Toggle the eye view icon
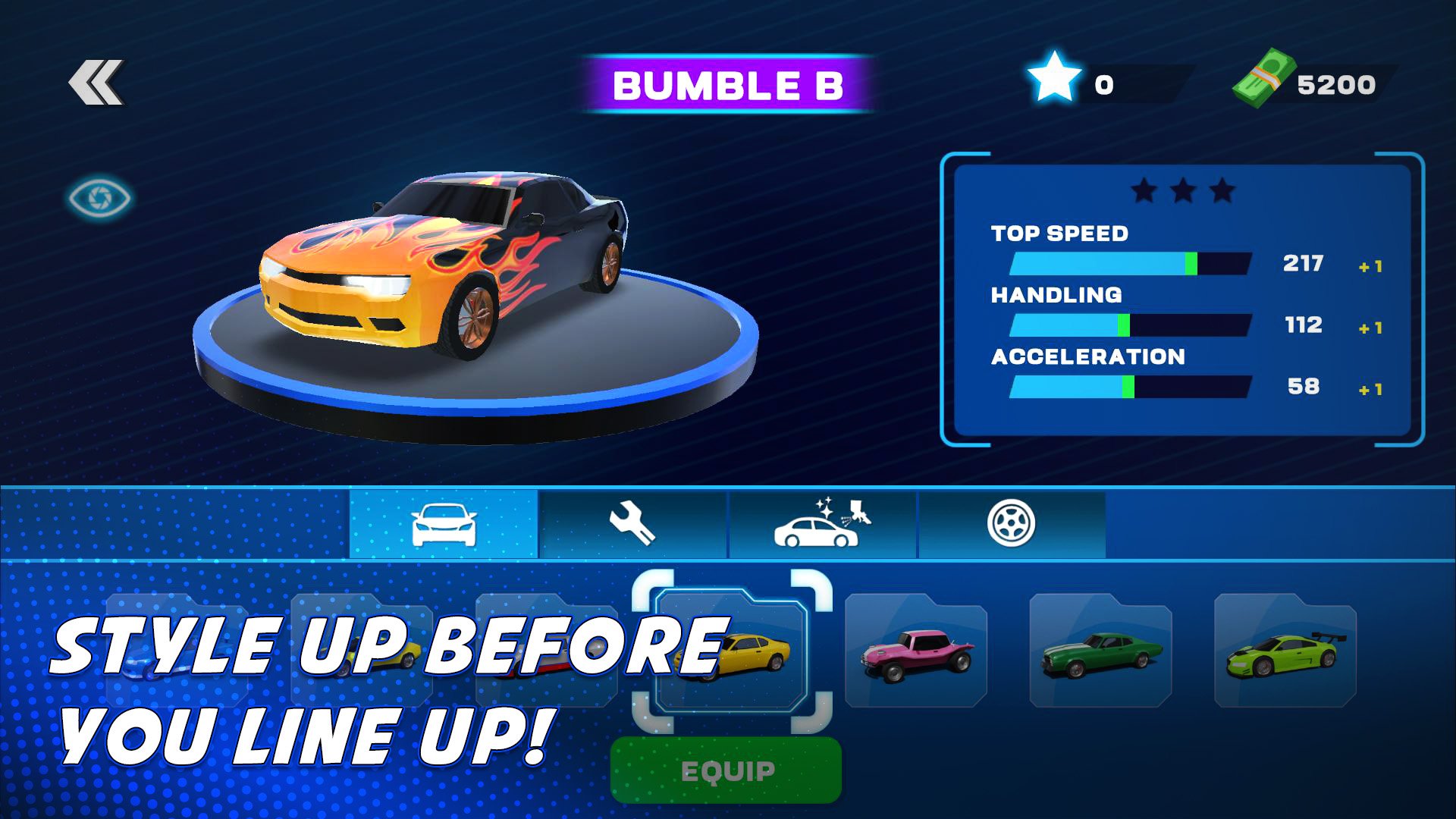The height and width of the screenshot is (819, 1456). tap(99, 198)
